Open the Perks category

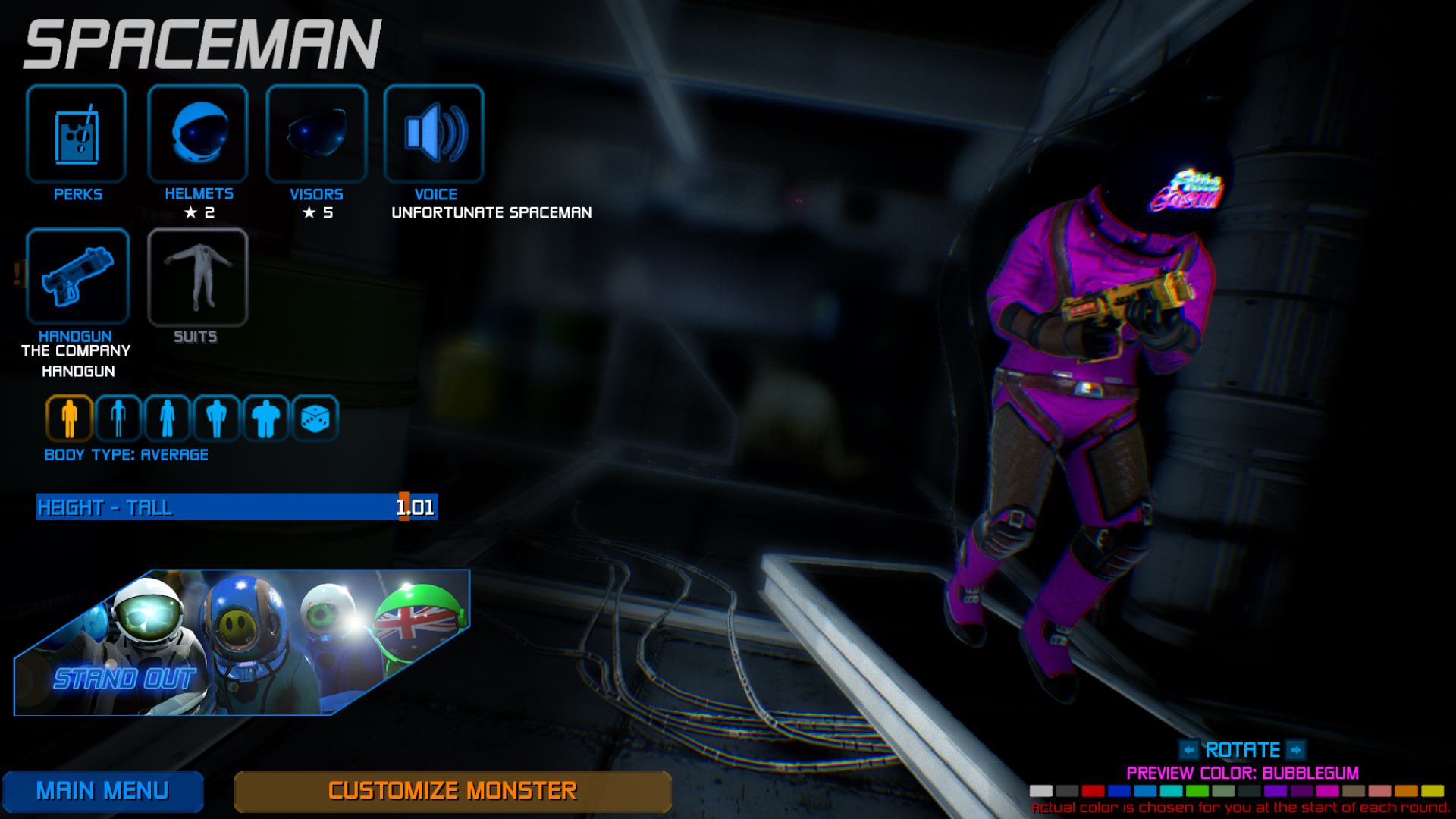[x=76, y=133]
